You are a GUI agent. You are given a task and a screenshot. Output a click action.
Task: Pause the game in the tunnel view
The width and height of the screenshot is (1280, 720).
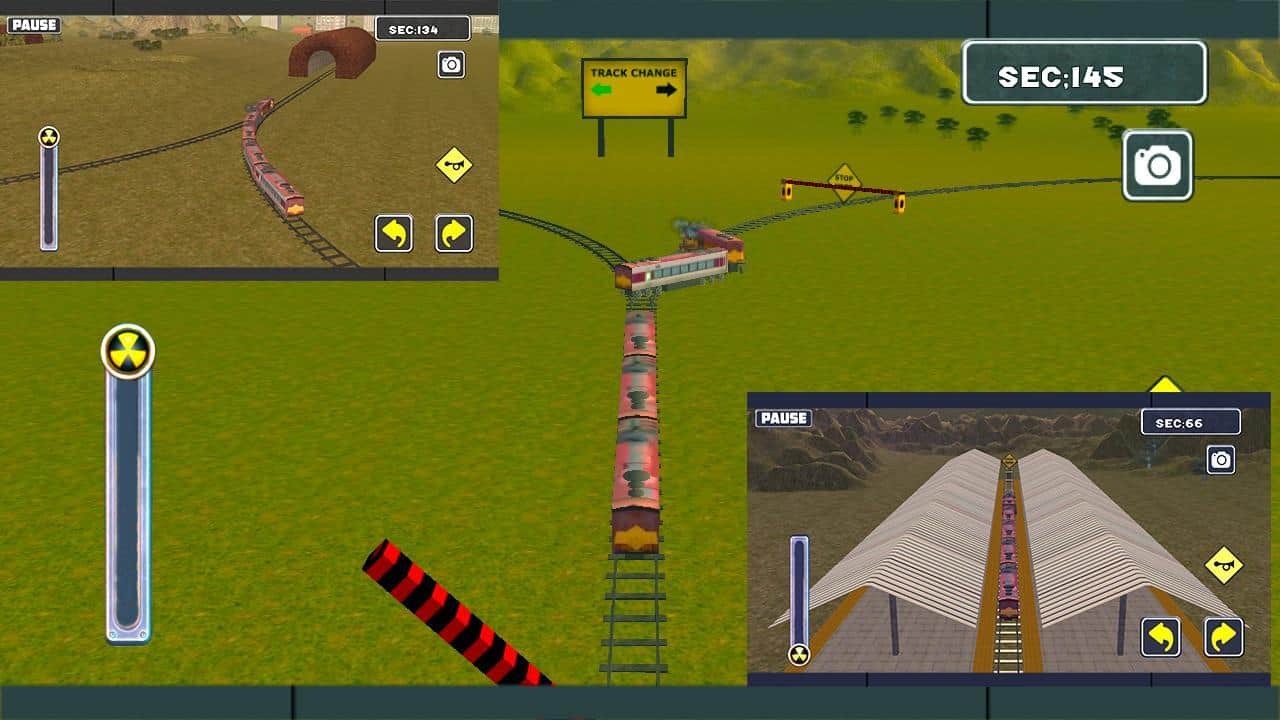coord(33,24)
